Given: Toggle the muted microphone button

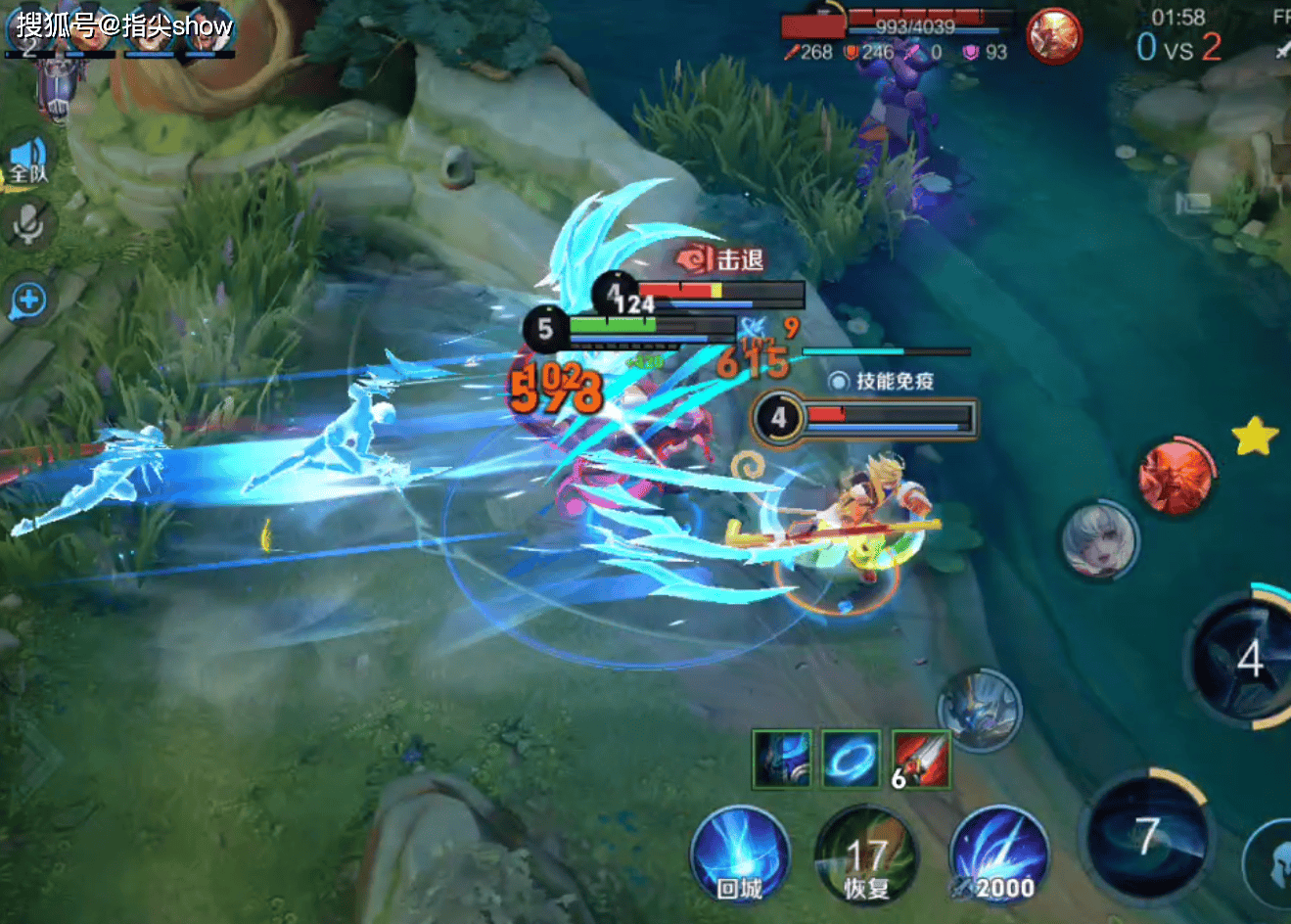Looking at the screenshot, I should coord(29,225).
